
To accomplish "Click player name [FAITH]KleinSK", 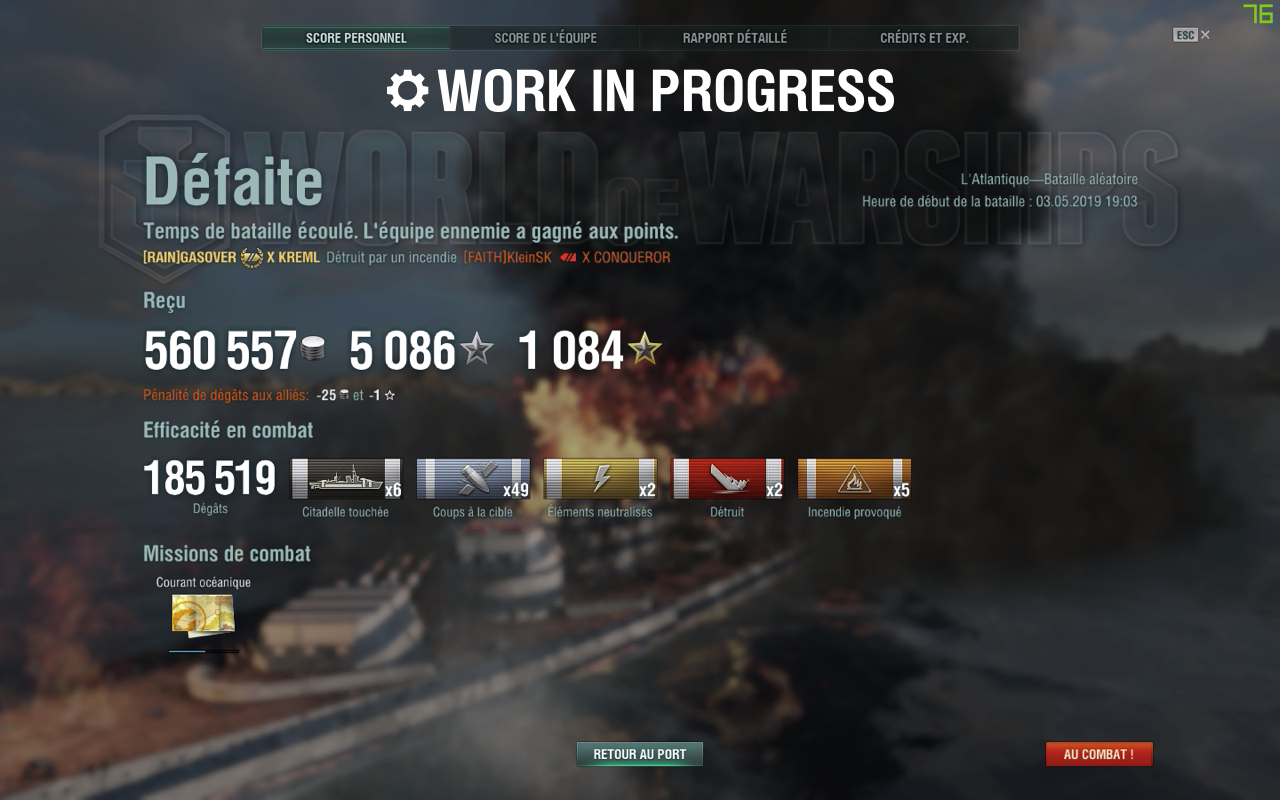I will pyautogui.click(x=507, y=257).
